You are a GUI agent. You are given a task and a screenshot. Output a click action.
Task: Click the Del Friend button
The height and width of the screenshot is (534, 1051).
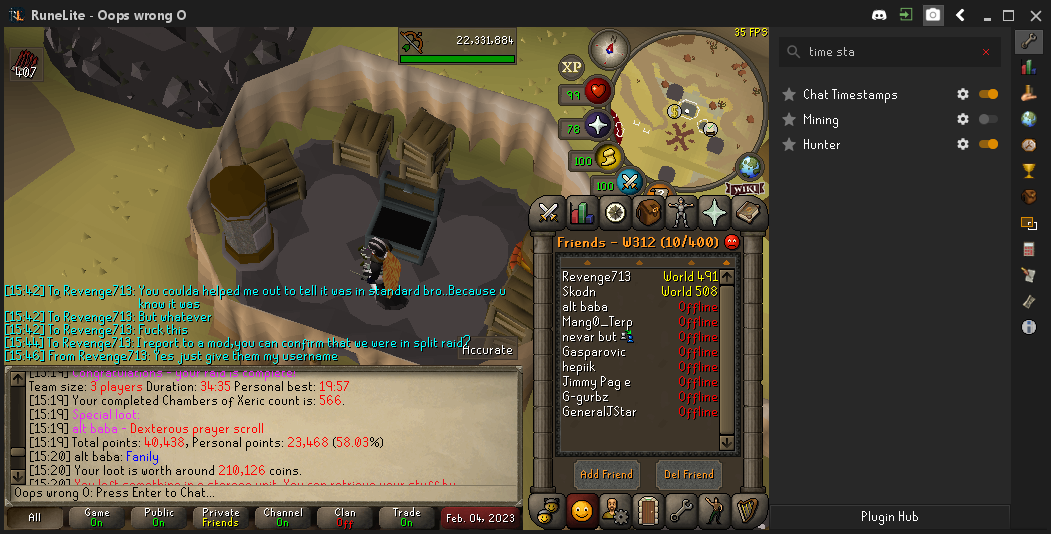click(x=689, y=474)
